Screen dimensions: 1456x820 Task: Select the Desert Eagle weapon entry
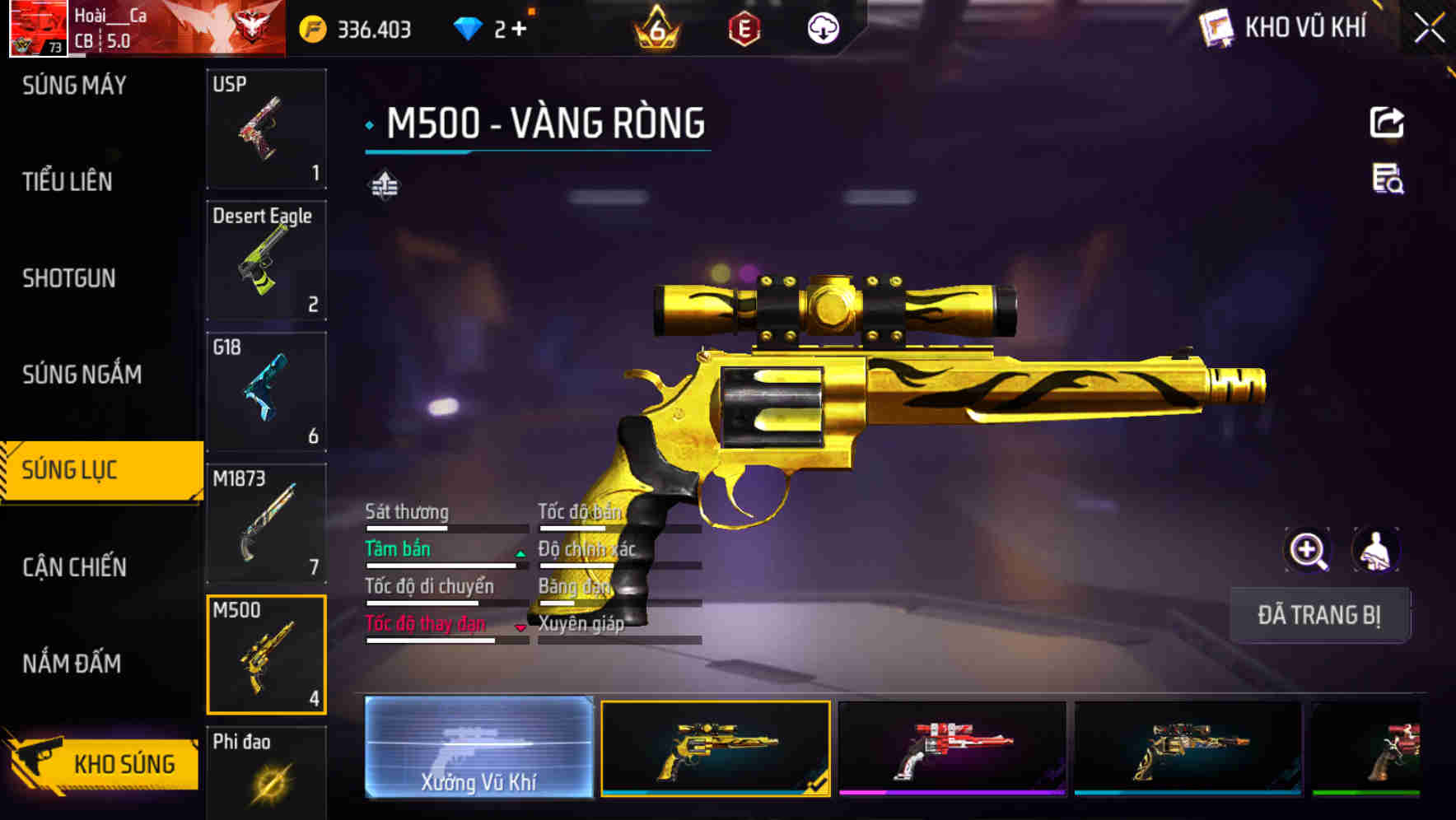[267, 260]
